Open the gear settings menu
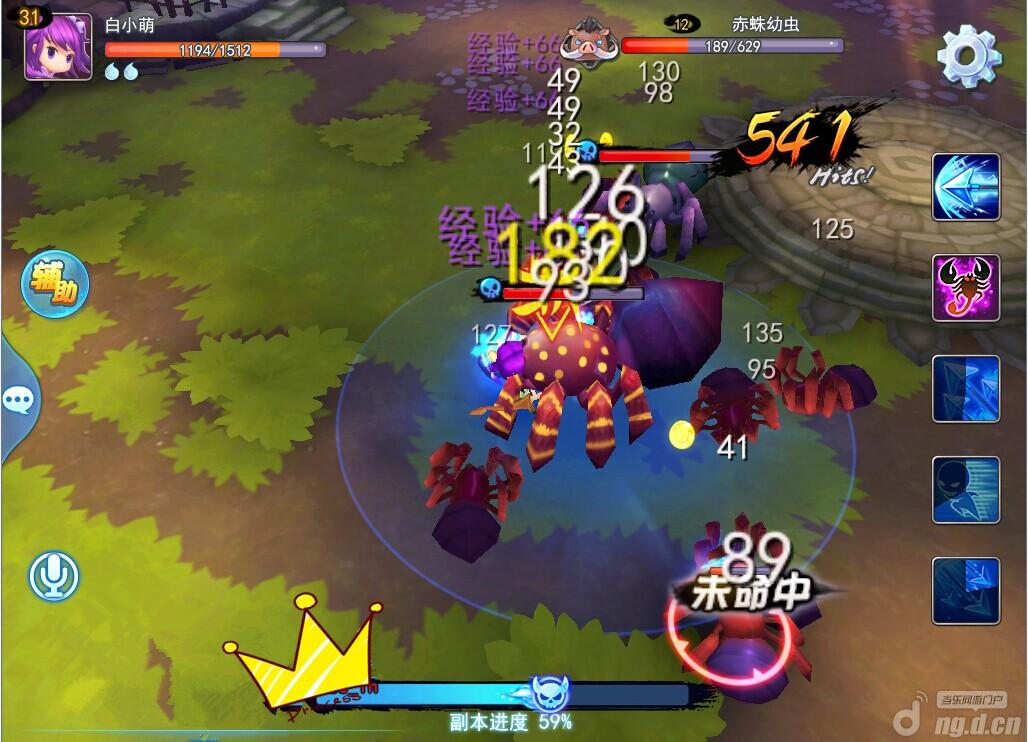Screen dimensions: 1028x742 (x=968, y=57)
